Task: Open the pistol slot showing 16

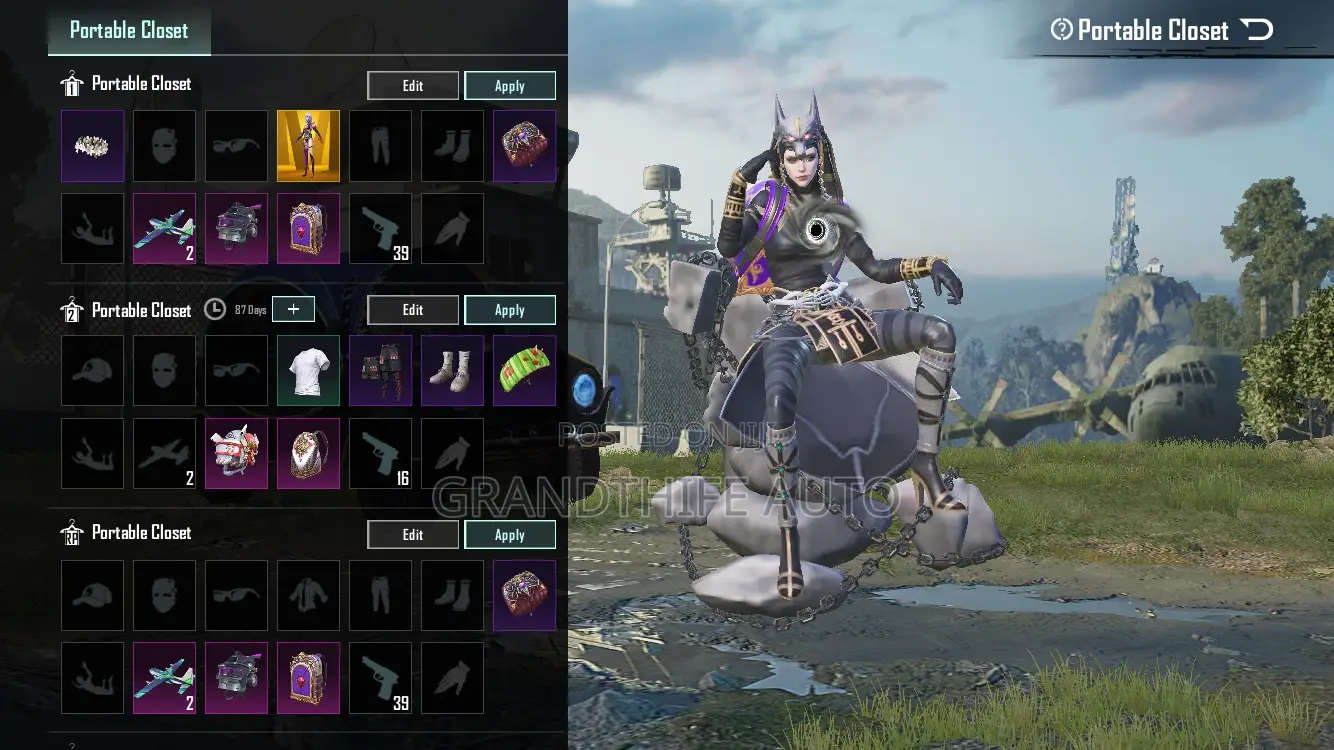Action: click(x=380, y=453)
